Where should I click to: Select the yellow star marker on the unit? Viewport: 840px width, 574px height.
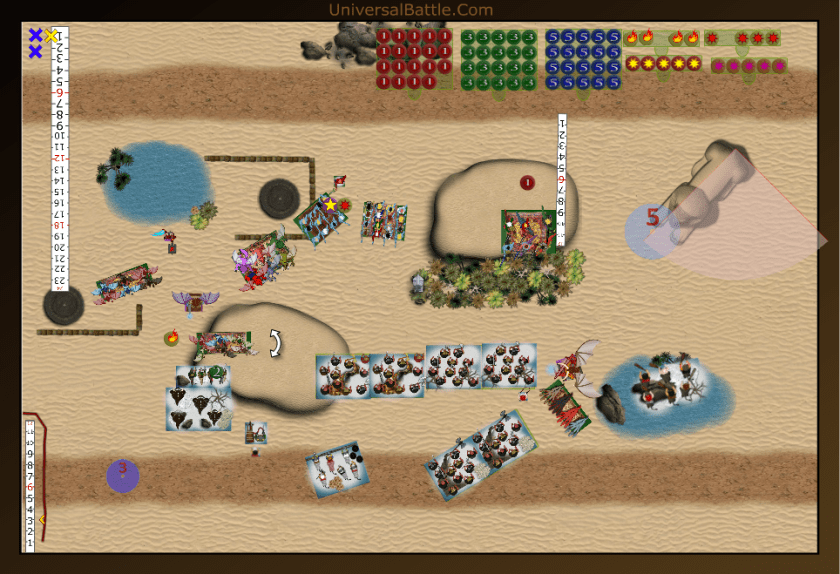click(330, 205)
